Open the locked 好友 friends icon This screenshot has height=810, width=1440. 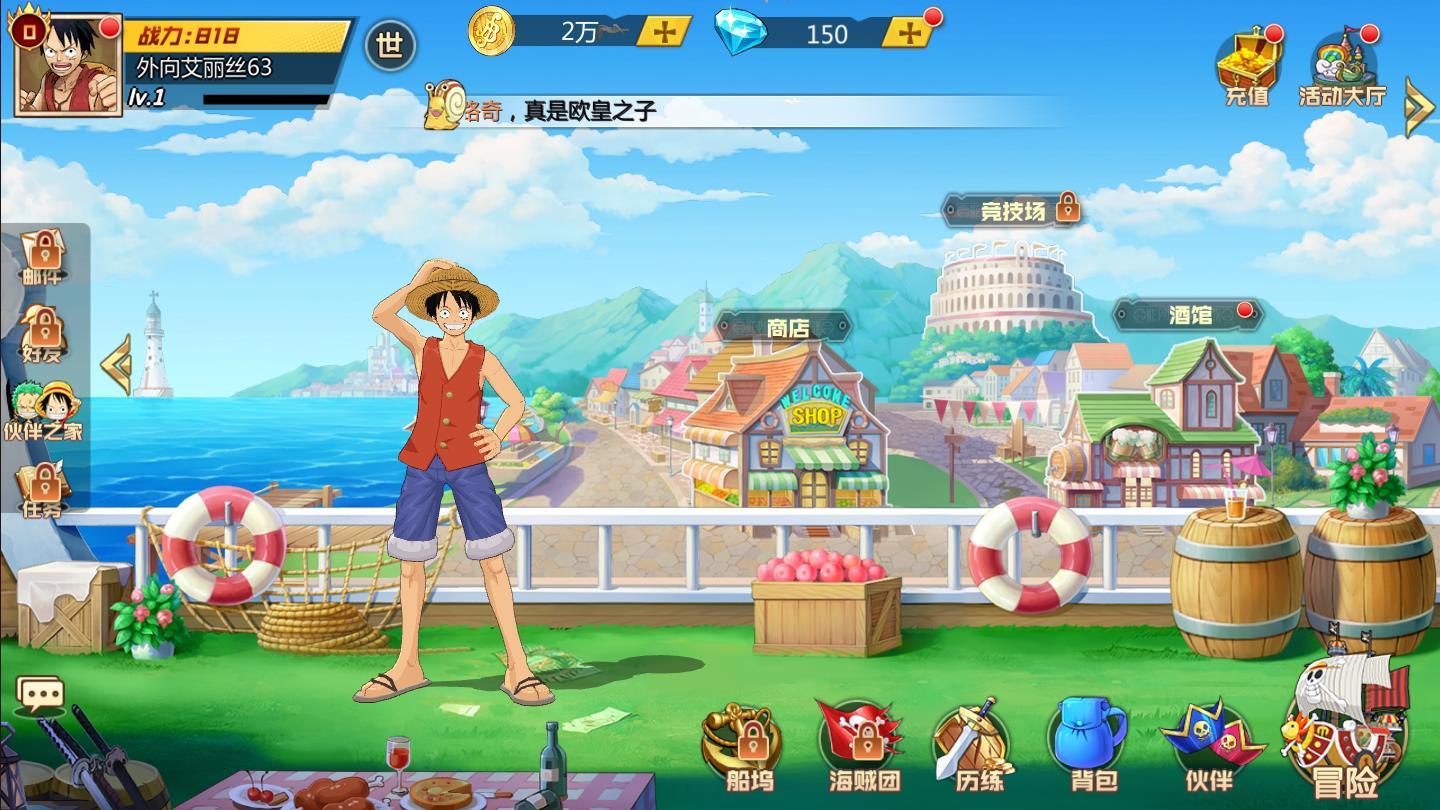pos(42,334)
